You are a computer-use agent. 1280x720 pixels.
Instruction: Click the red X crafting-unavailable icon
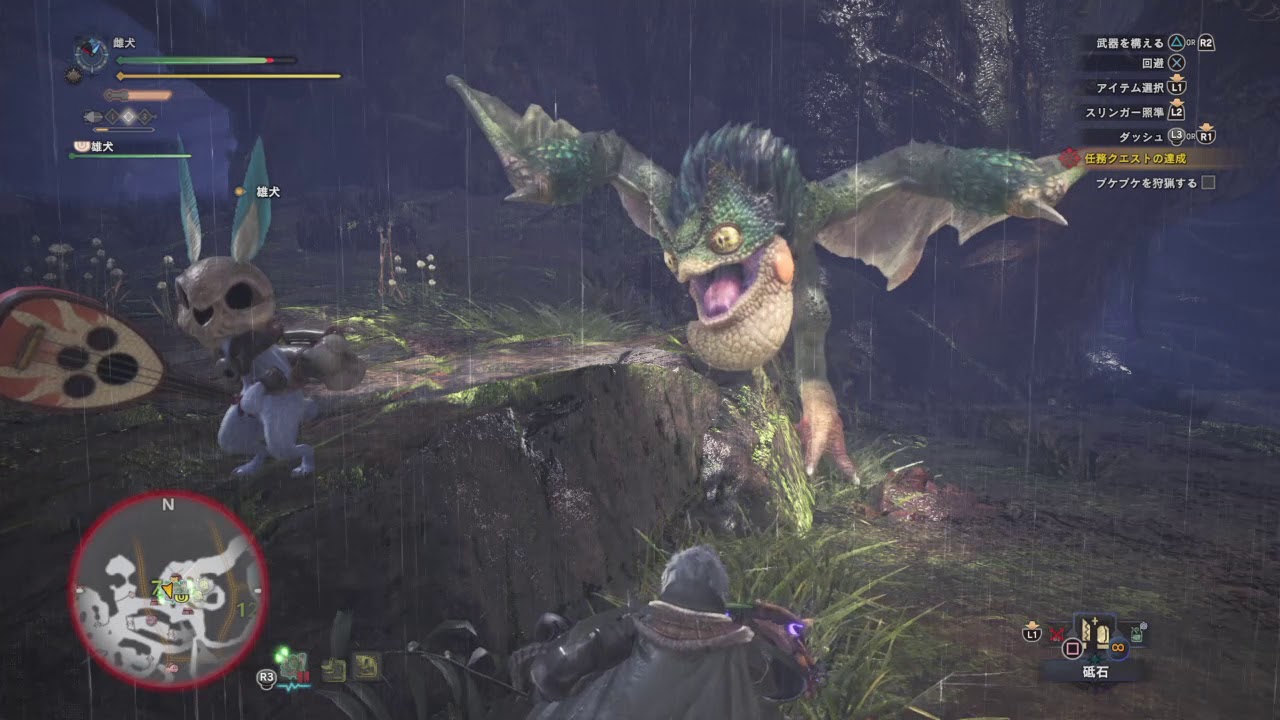(x=1056, y=632)
